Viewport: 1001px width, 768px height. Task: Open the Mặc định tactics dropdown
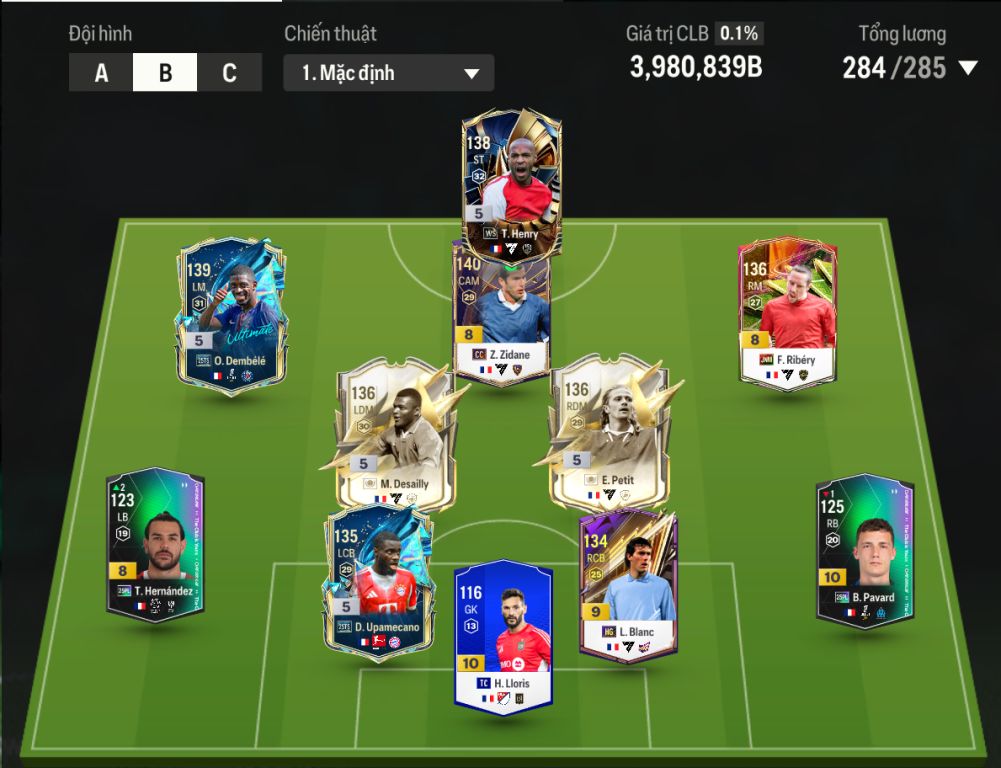(x=388, y=73)
